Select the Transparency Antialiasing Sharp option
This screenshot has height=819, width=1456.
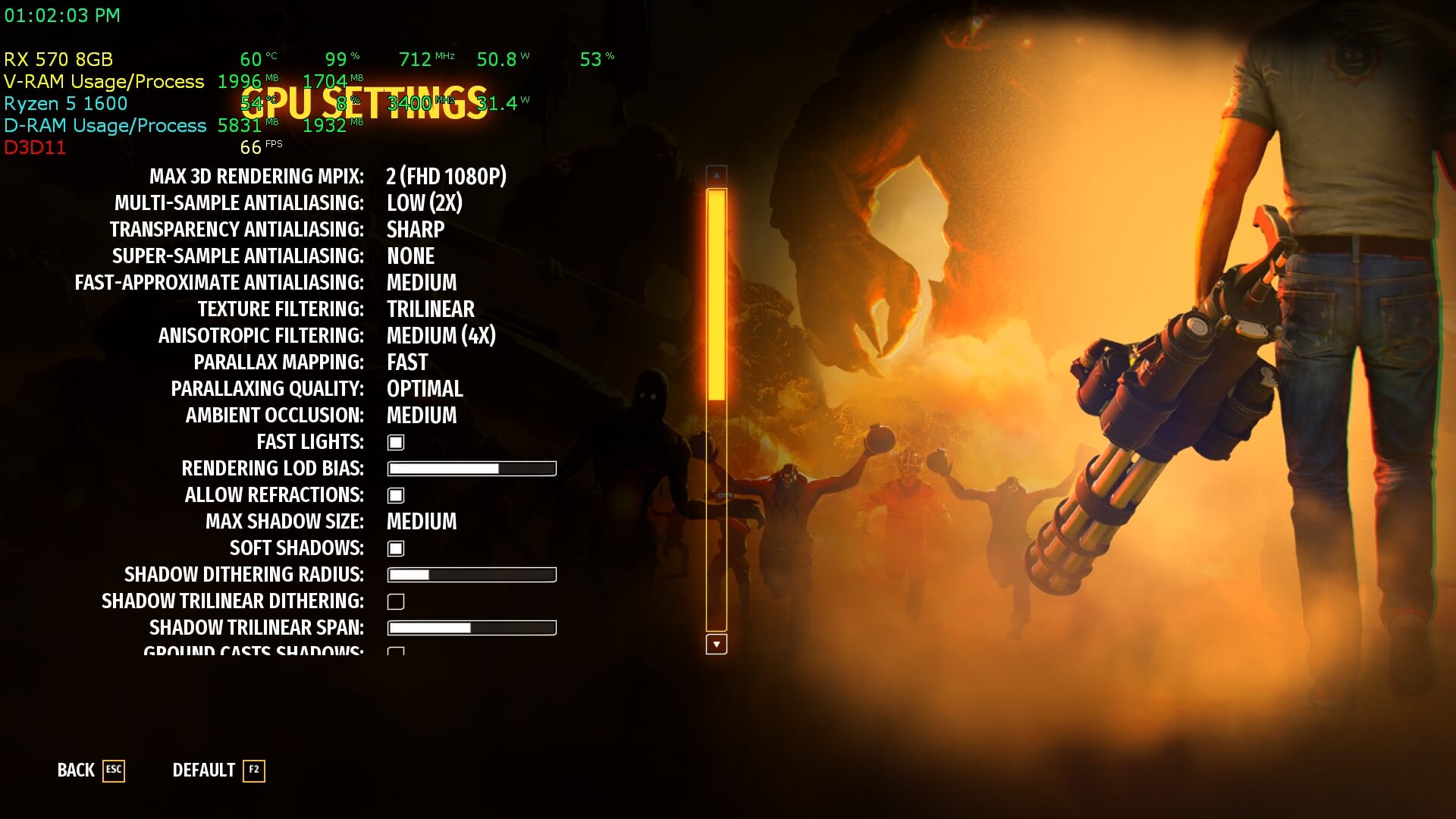point(415,230)
